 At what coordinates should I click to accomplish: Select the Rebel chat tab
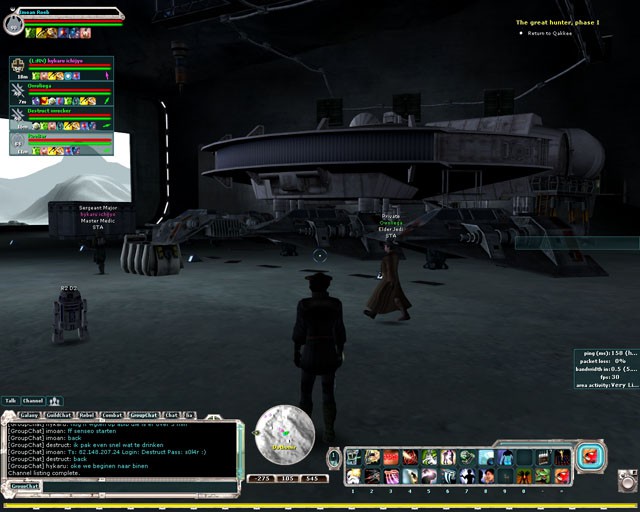pyautogui.click(x=86, y=414)
